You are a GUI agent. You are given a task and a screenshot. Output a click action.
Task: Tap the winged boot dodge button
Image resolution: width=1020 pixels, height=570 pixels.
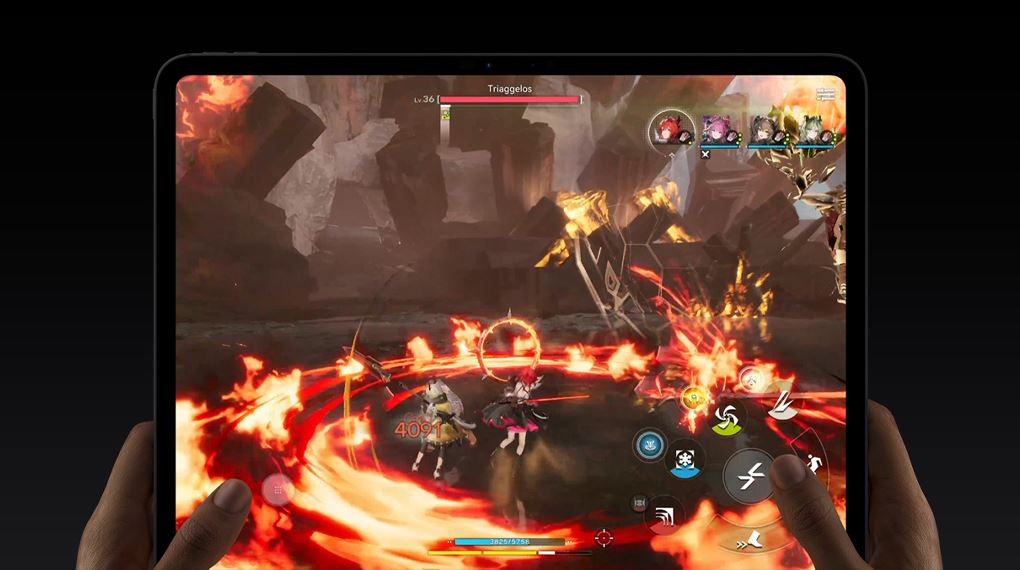[x=752, y=541]
